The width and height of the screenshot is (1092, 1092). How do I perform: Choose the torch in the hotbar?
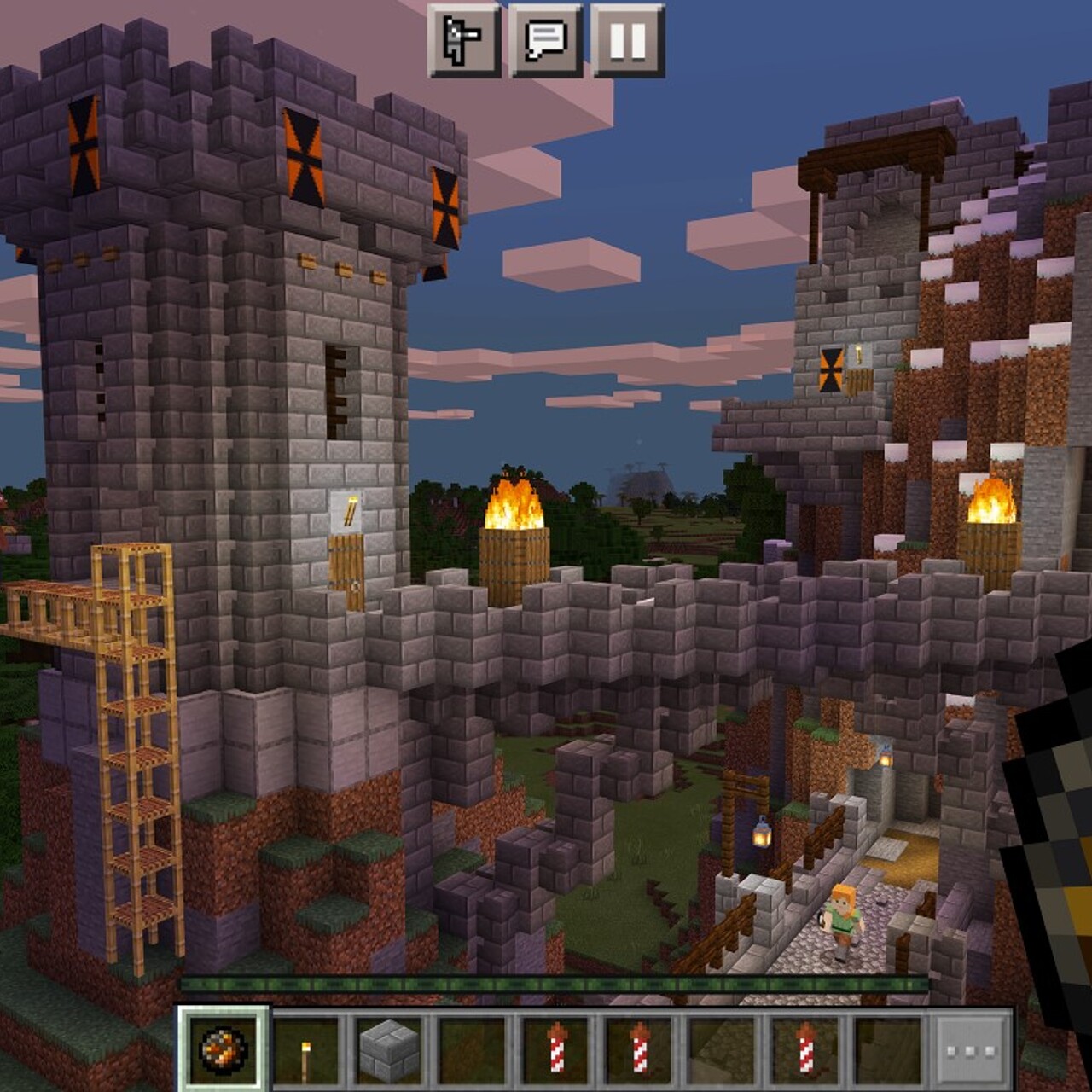point(306,1048)
